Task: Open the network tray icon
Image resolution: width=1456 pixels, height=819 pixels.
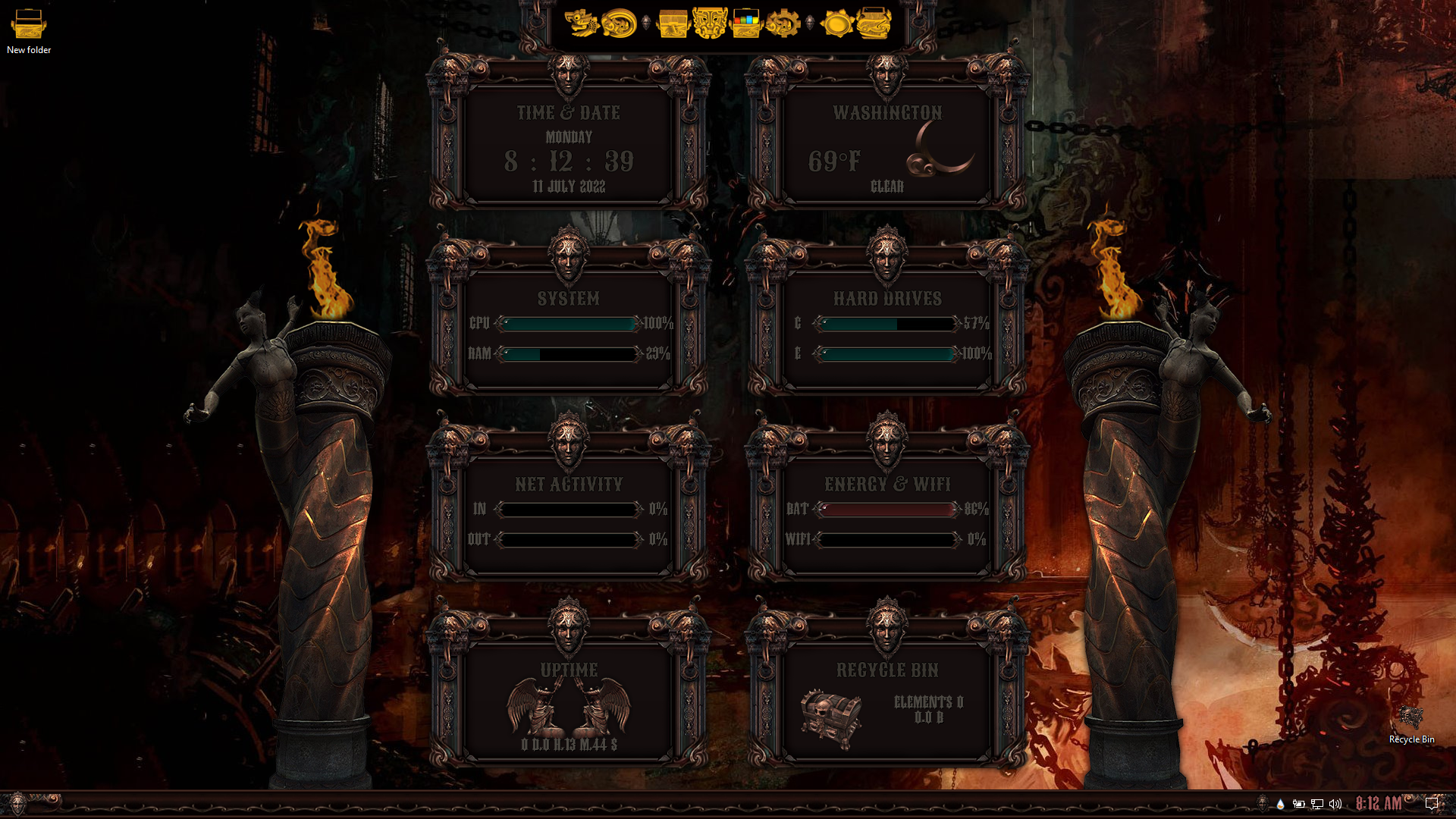Action: (1317, 804)
